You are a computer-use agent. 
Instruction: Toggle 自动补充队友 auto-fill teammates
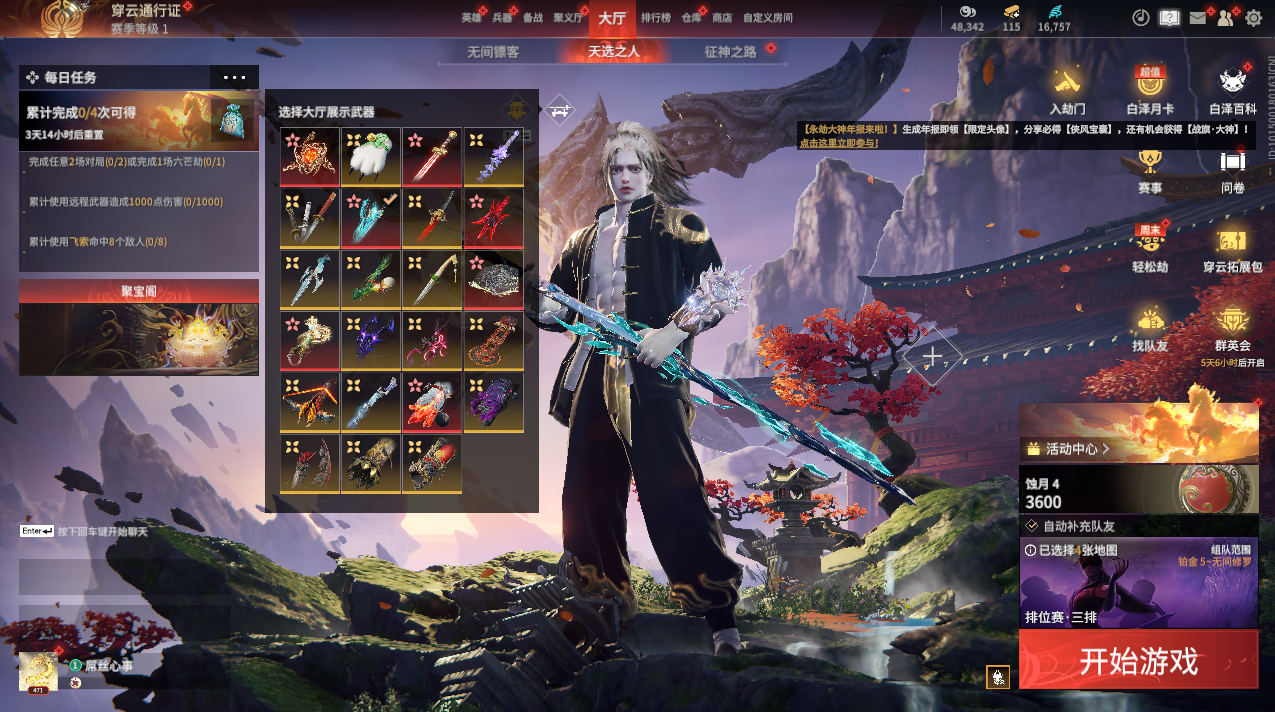[1033, 525]
